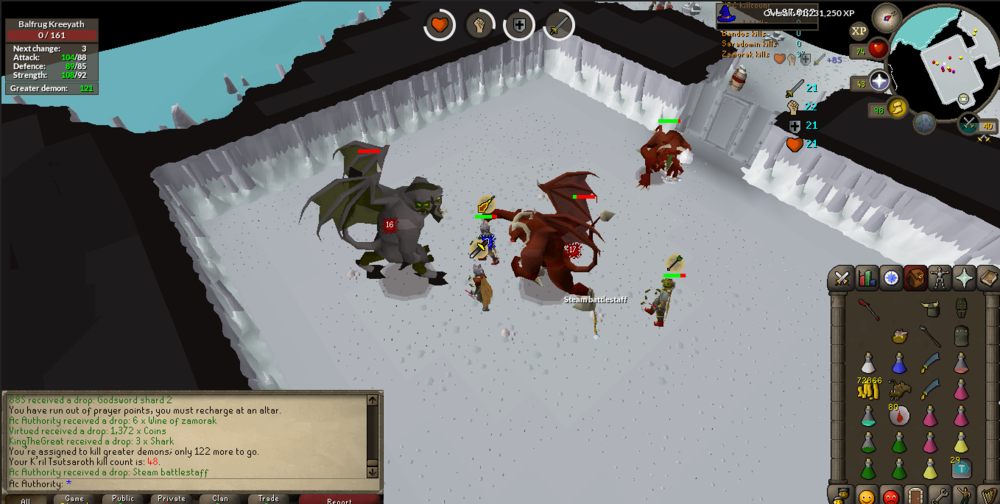Open the Quest List tab

coord(890,278)
